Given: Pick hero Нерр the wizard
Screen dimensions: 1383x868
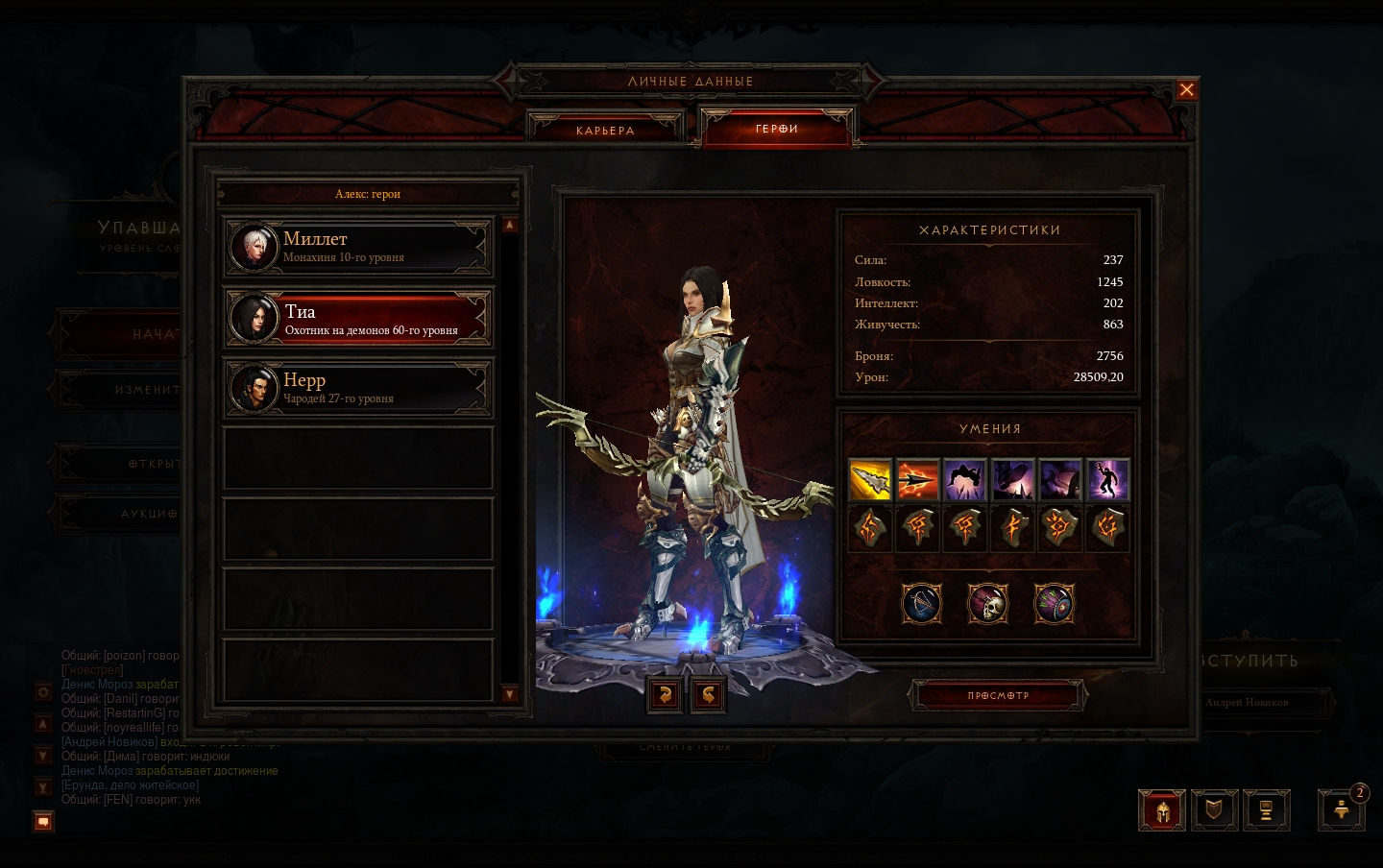Looking at the screenshot, I should (357, 388).
